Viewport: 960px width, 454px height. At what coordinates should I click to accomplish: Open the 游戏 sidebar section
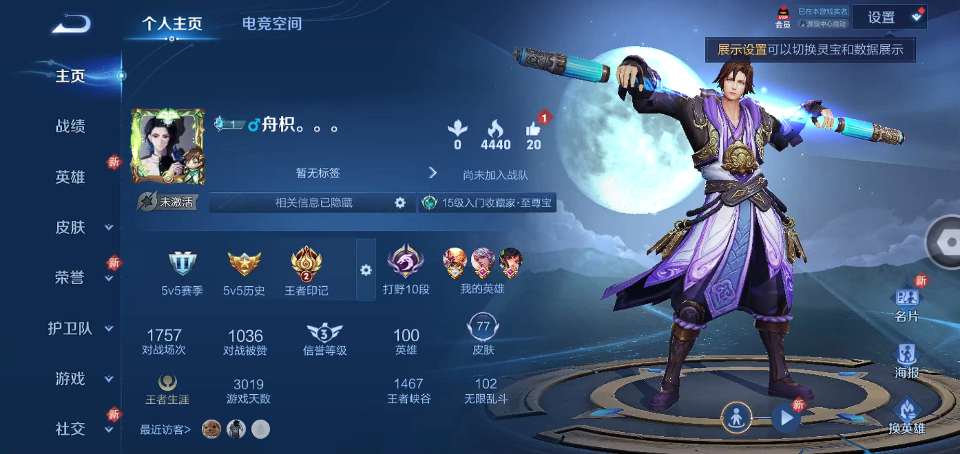coord(71,379)
